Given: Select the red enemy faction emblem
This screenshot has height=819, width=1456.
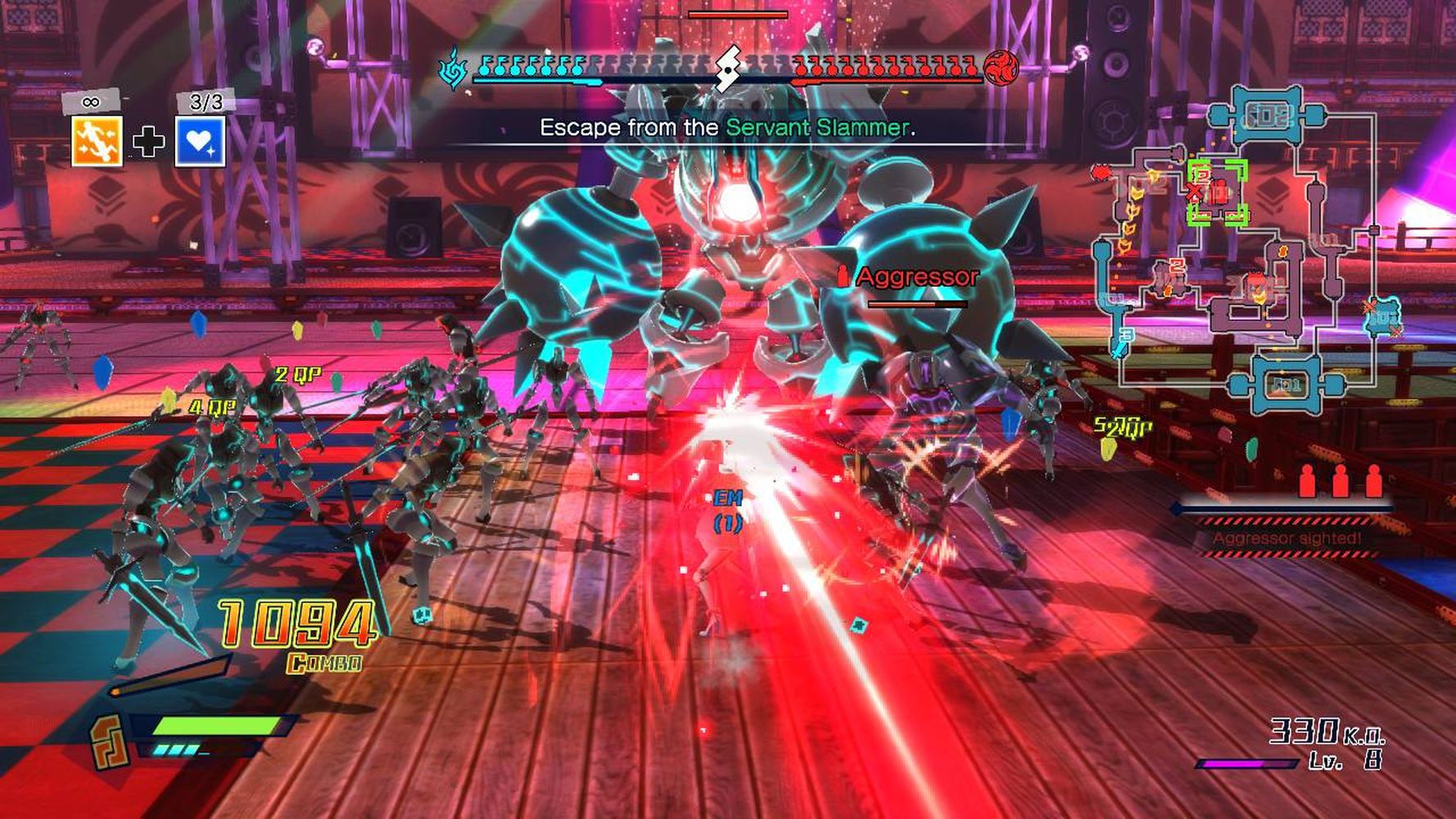Looking at the screenshot, I should (x=1001, y=67).
